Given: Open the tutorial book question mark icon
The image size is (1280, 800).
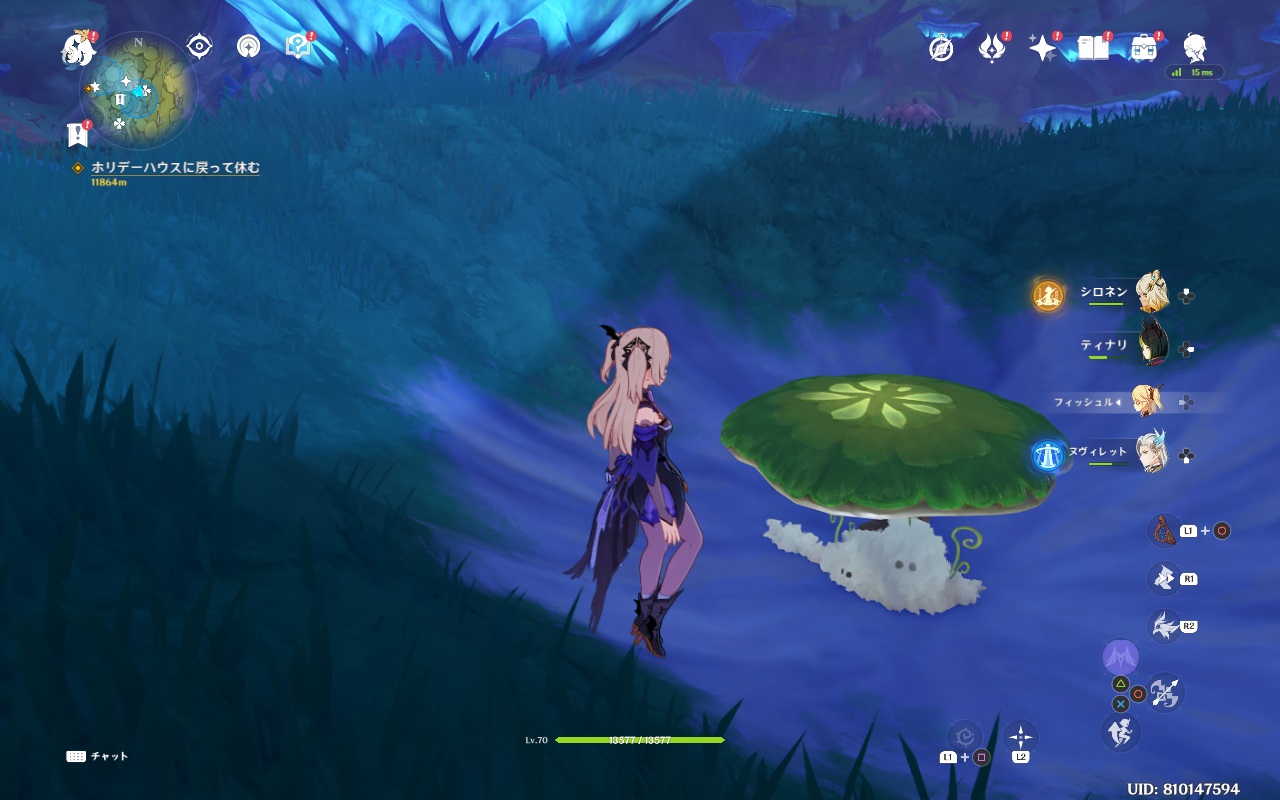Looking at the screenshot, I should pos(297,46).
